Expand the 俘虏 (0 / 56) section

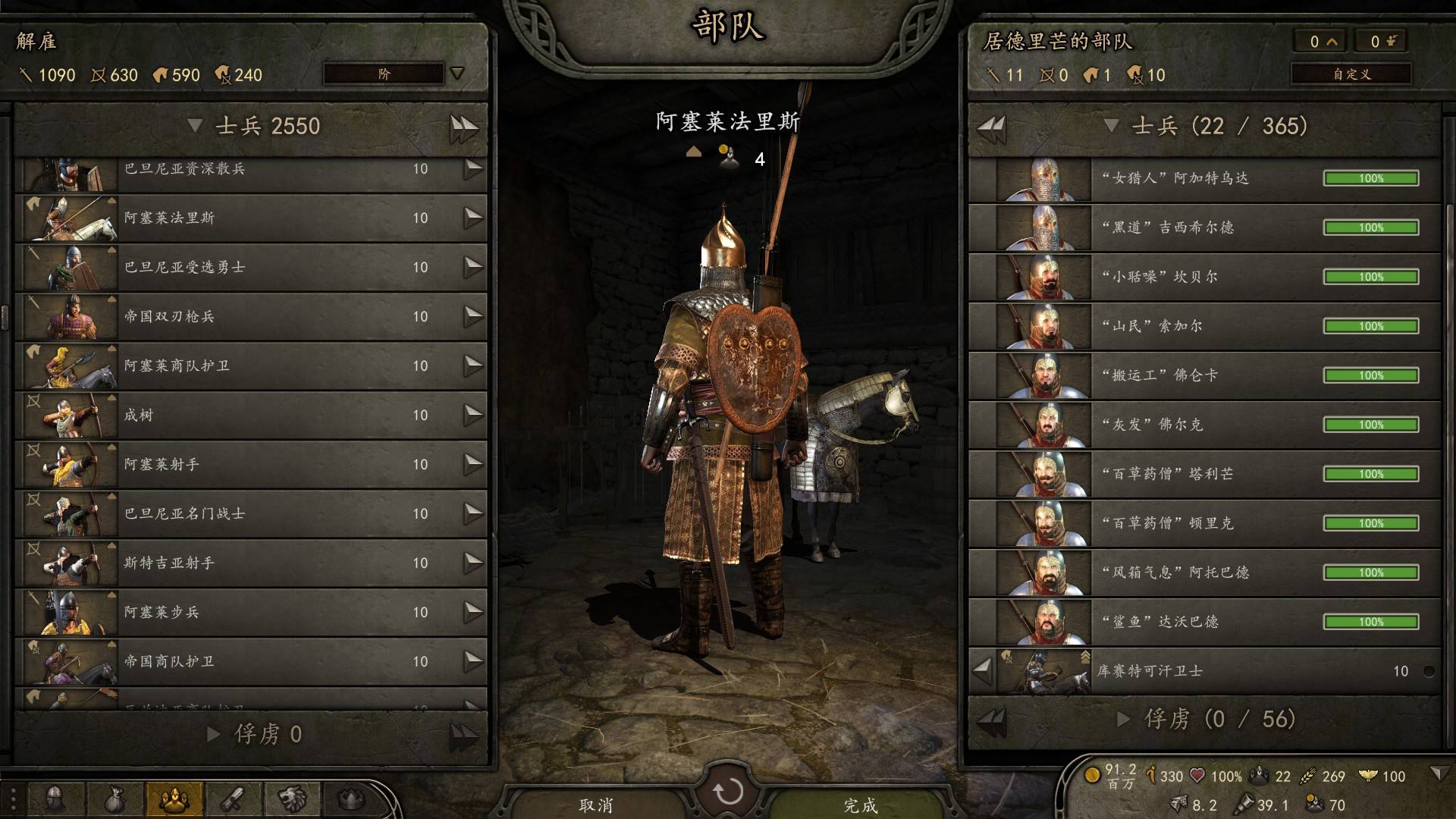click(x=1124, y=719)
